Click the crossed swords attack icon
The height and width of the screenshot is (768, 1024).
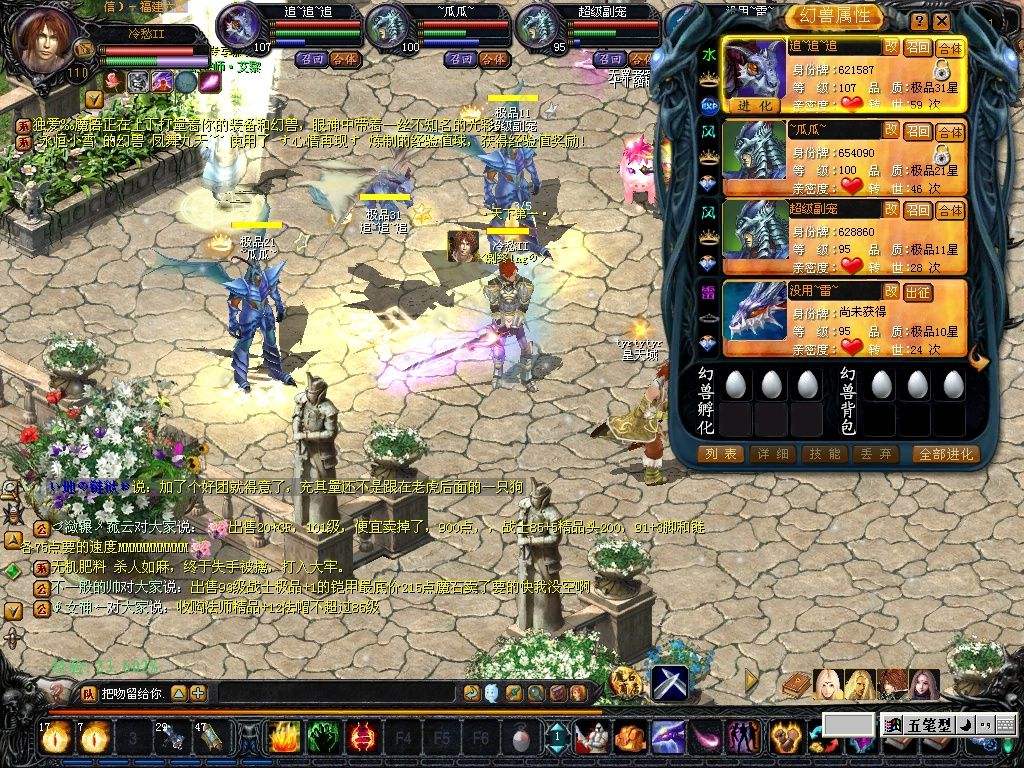[x=669, y=683]
